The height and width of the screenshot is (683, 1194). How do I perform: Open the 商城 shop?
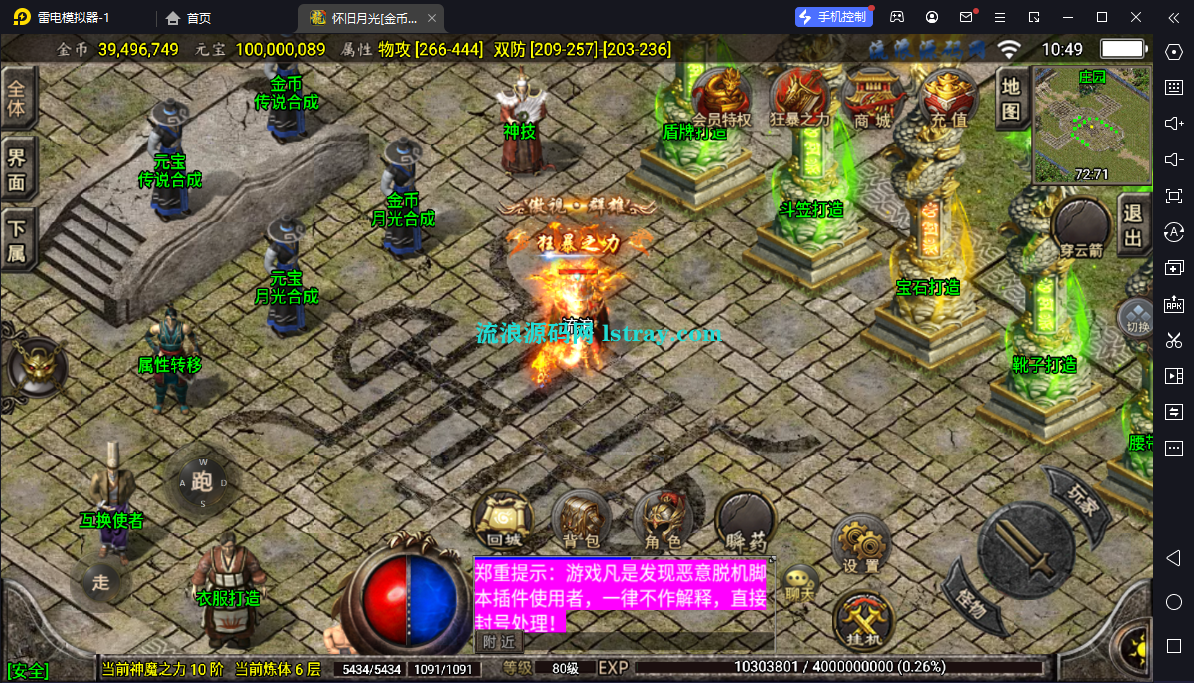pyautogui.click(x=868, y=96)
